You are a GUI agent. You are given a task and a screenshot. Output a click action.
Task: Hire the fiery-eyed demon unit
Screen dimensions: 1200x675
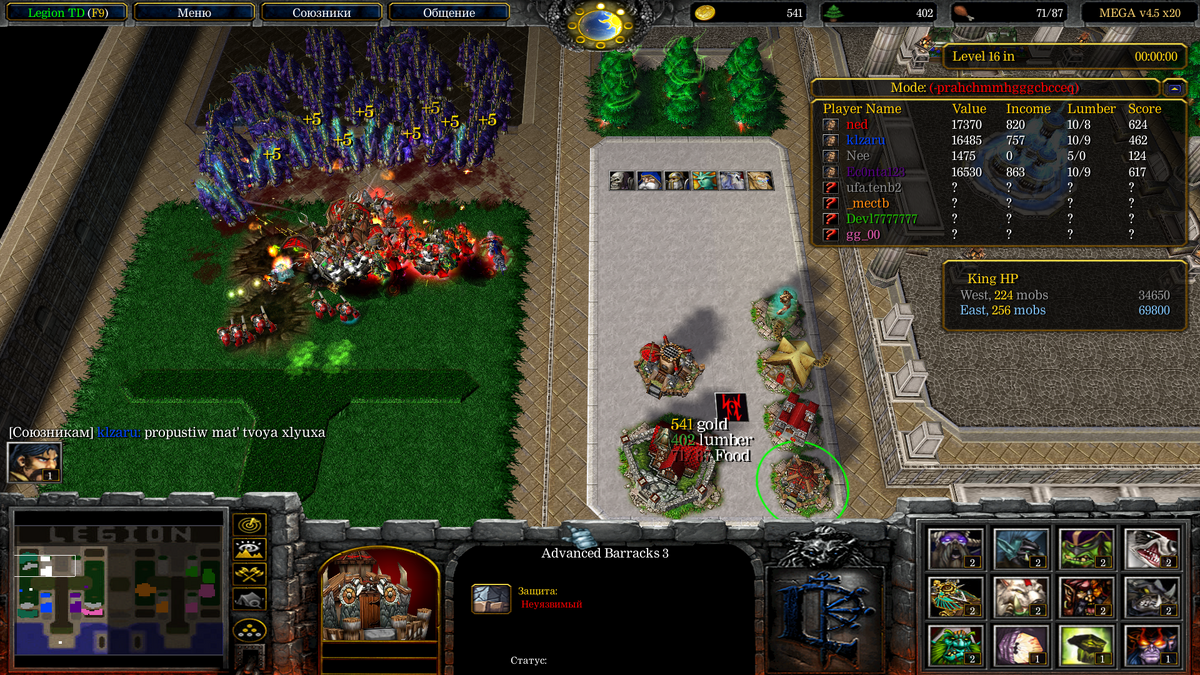tap(1151, 645)
